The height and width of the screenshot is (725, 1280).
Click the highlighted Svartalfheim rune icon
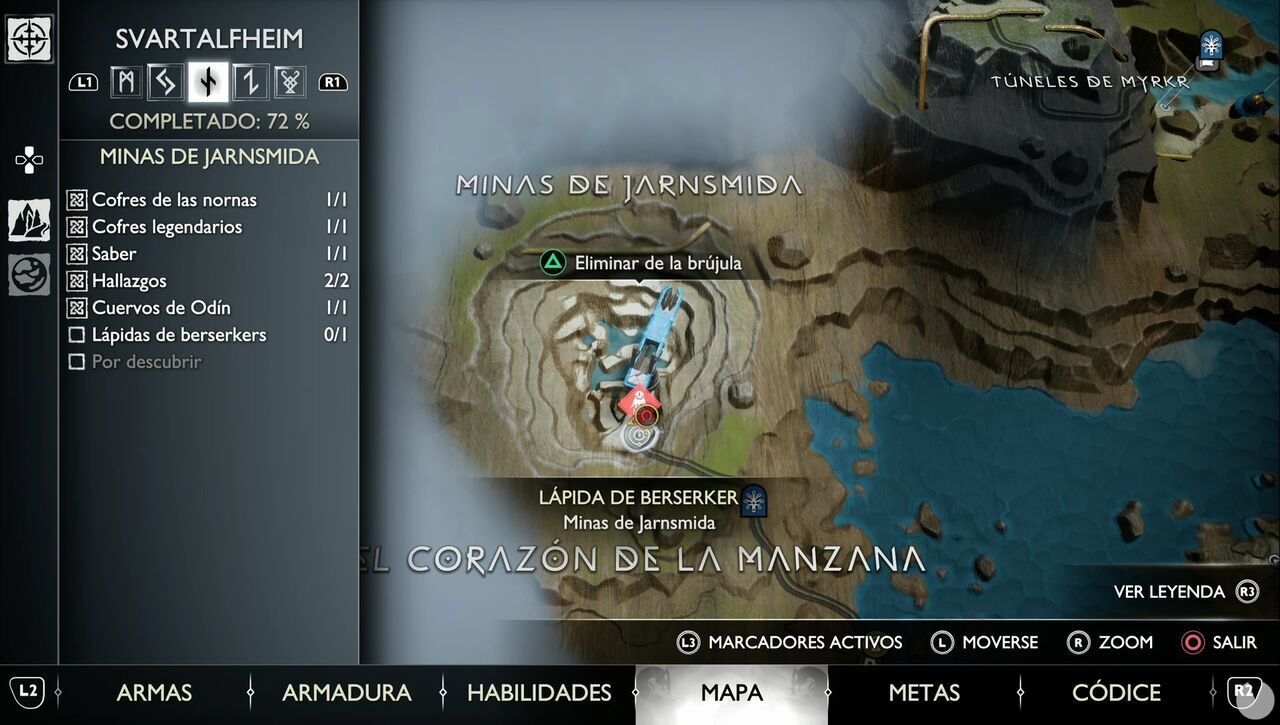point(207,82)
